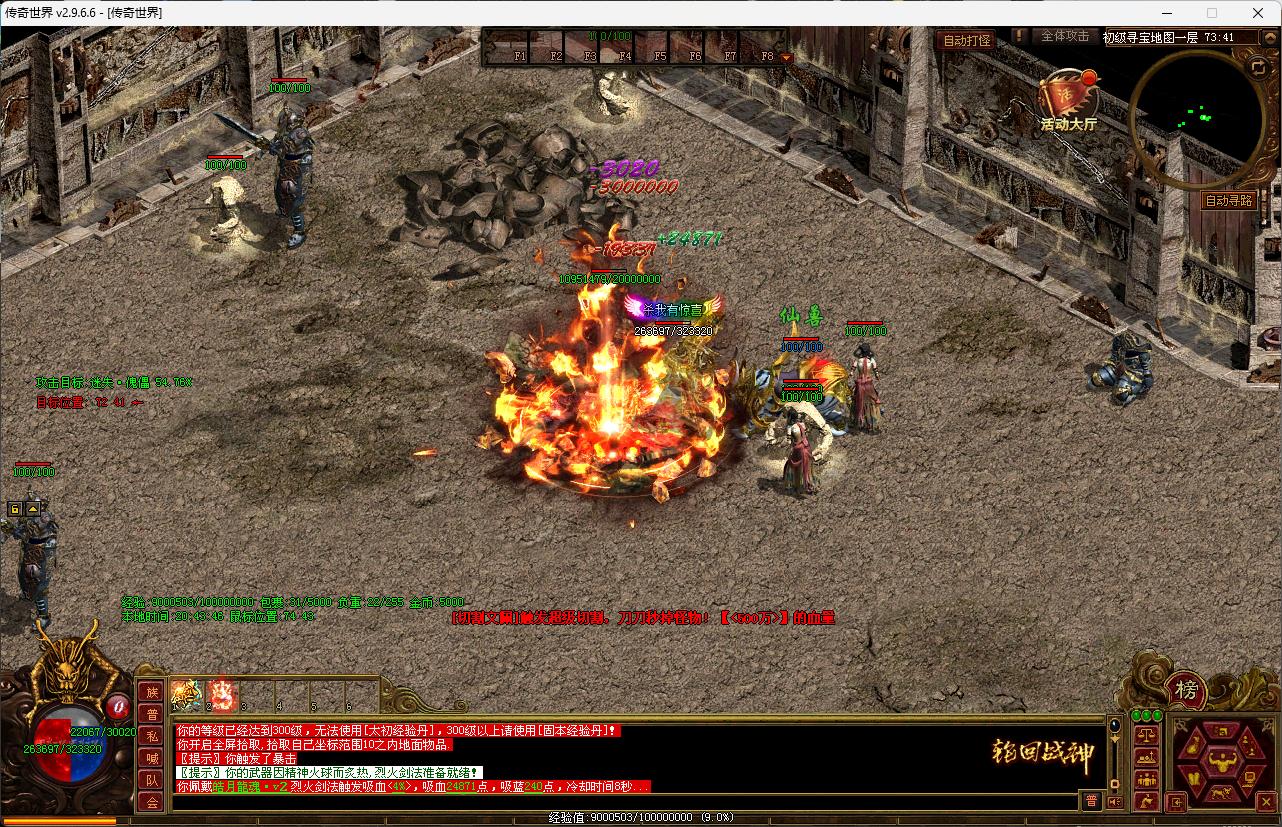The height and width of the screenshot is (827, 1282).
Task: Switch chat channel to 私 private
Action: (152, 736)
